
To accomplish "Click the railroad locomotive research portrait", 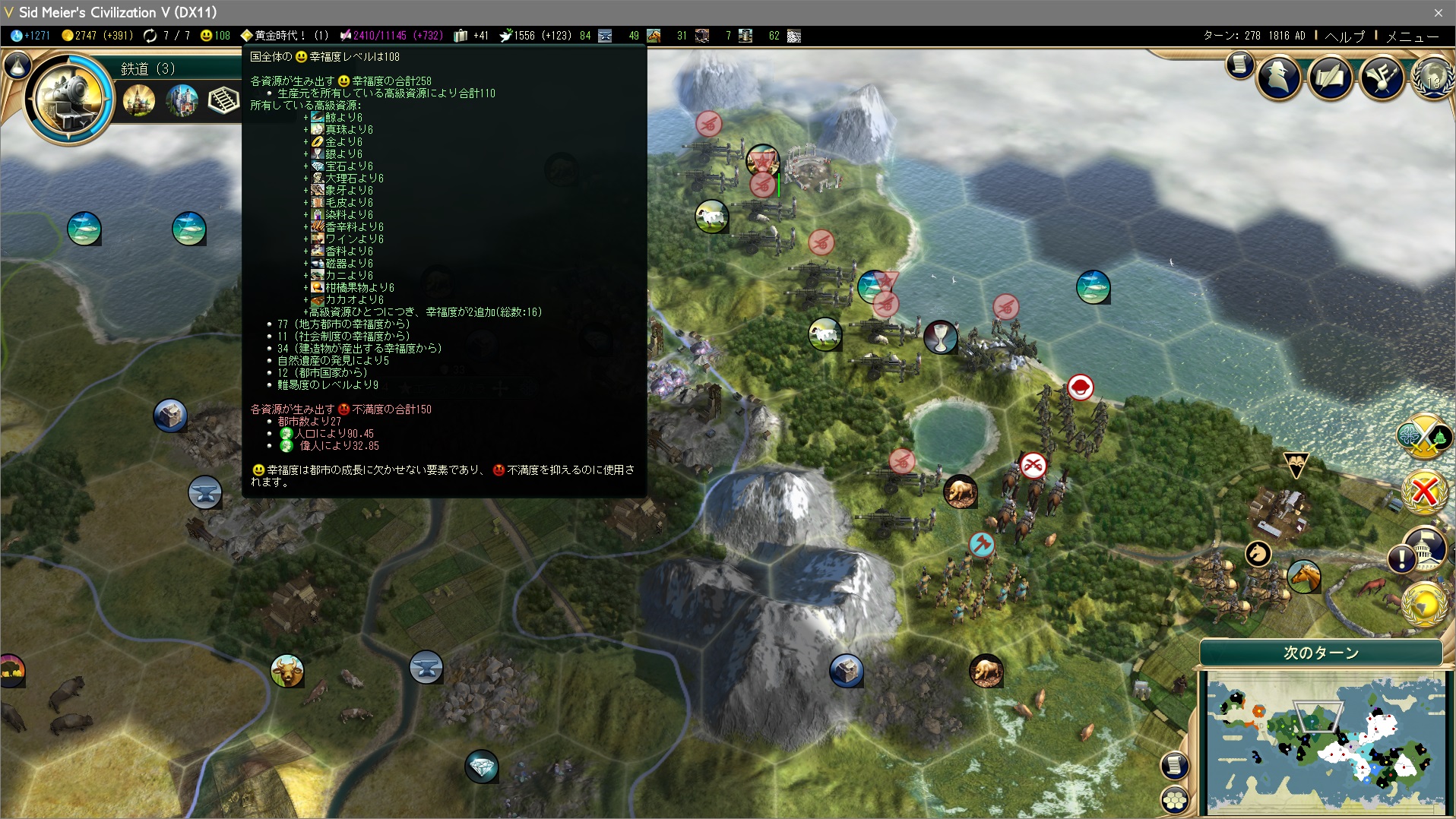I will pyautogui.click(x=68, y=97).
